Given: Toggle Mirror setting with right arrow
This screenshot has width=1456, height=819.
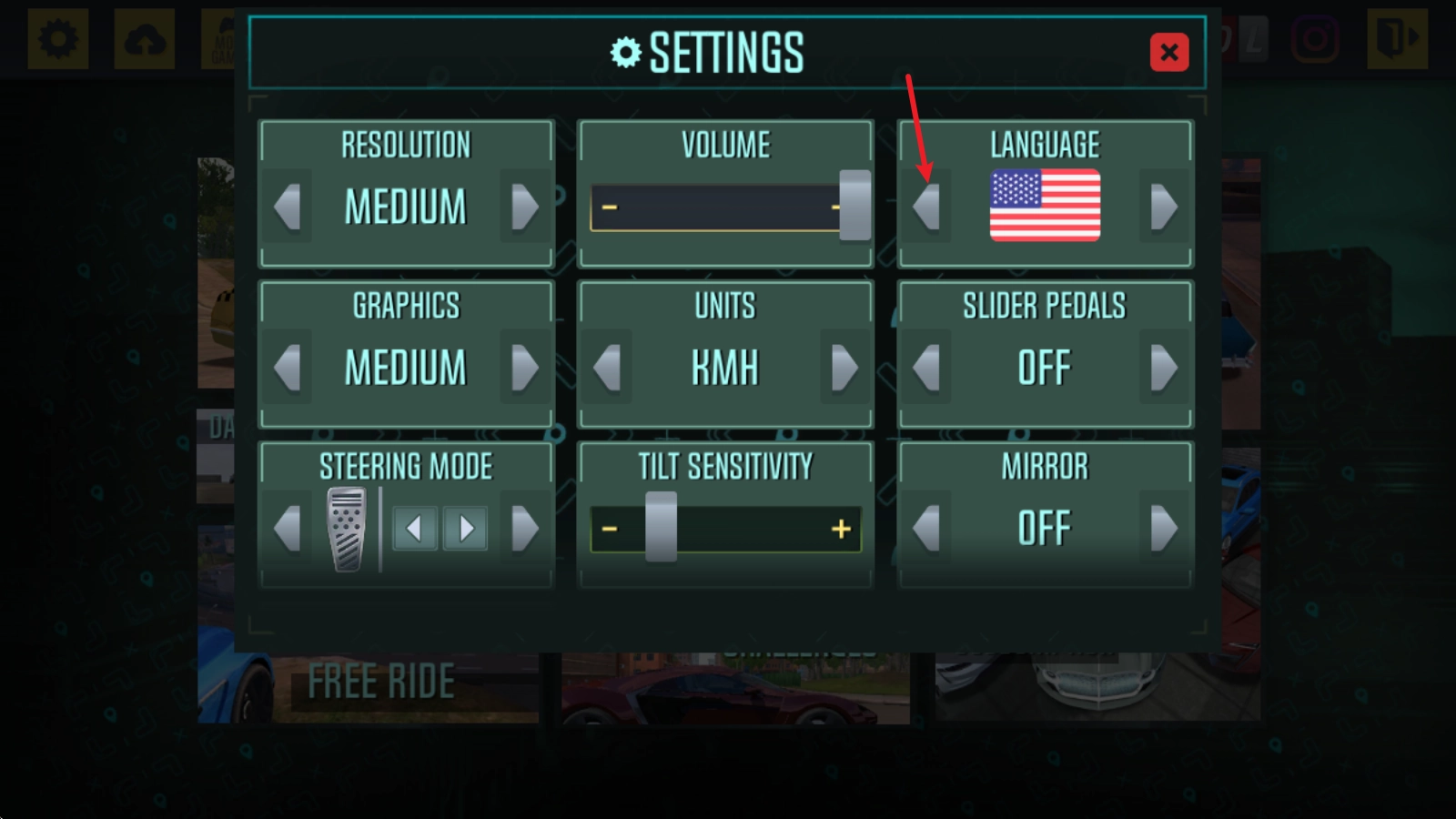Looking at the screenshot, I should tap(1163, 529).
